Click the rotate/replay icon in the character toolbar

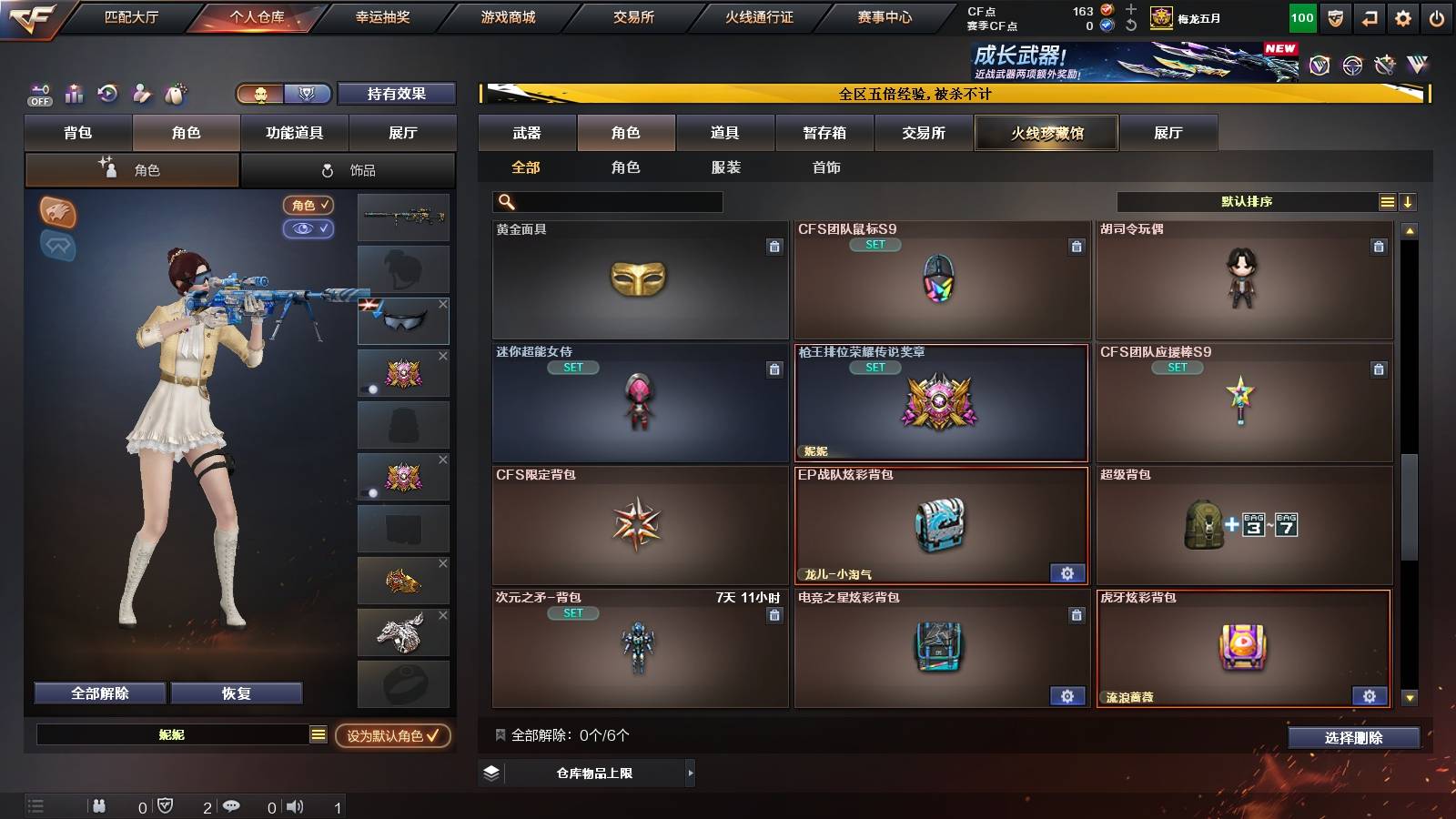[107, 94]
